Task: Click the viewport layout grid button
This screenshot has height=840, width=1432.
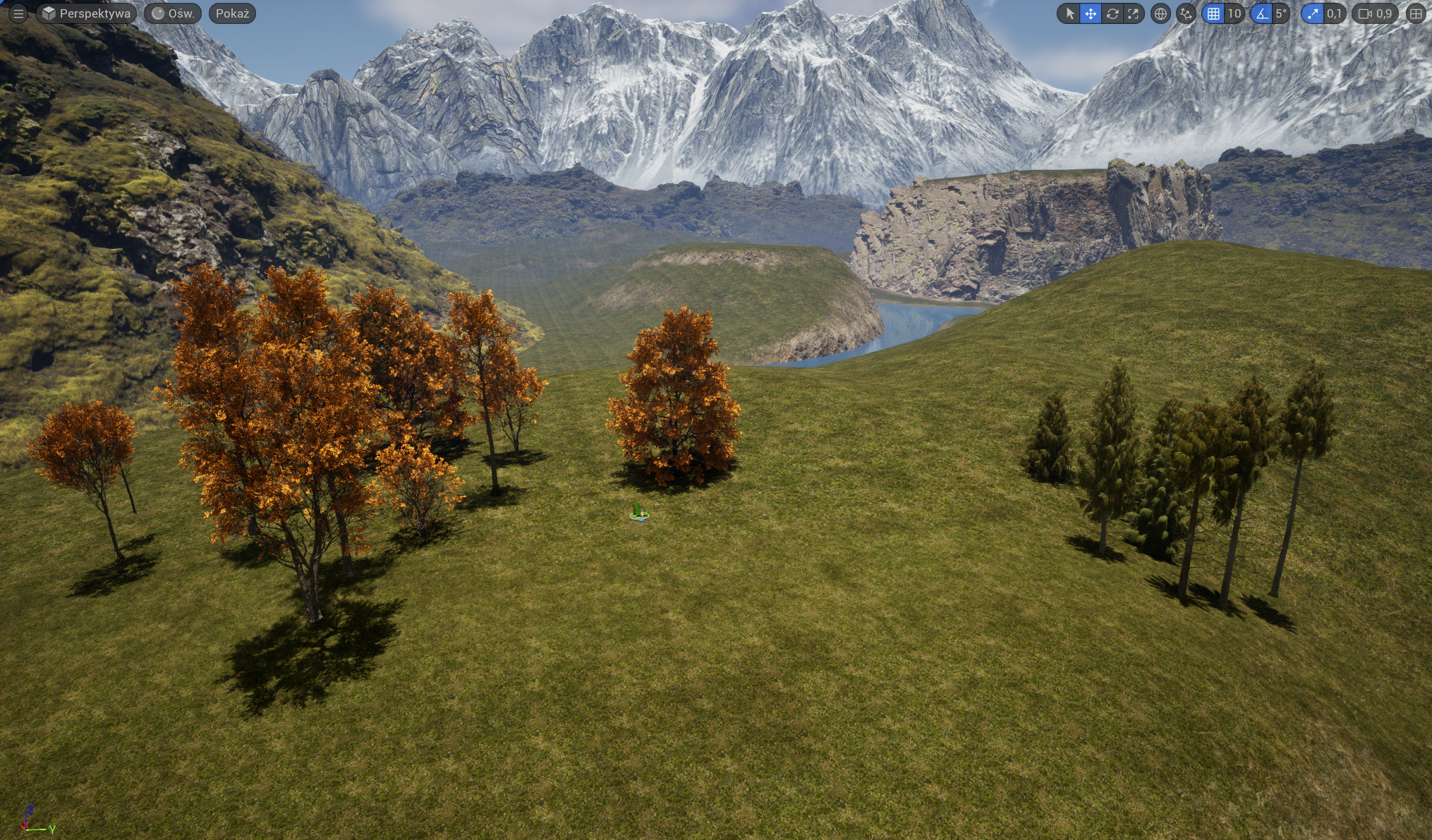Action: (x=1416, y=13)
